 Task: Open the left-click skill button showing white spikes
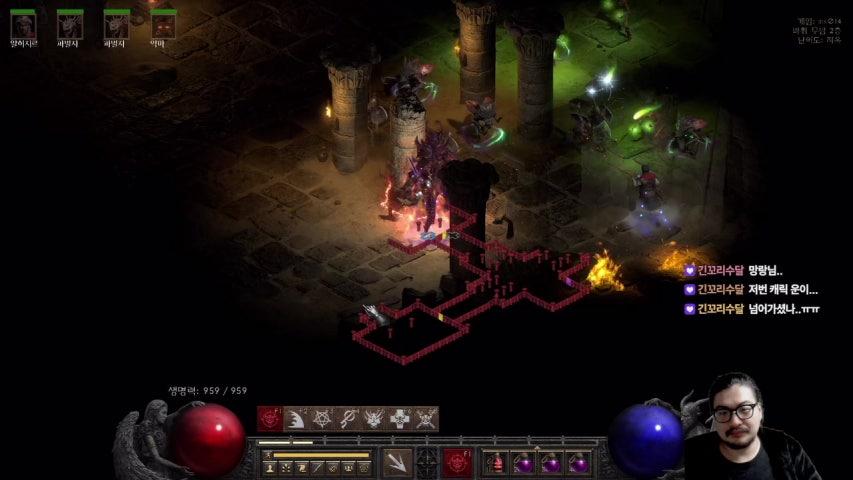[396, 463]
